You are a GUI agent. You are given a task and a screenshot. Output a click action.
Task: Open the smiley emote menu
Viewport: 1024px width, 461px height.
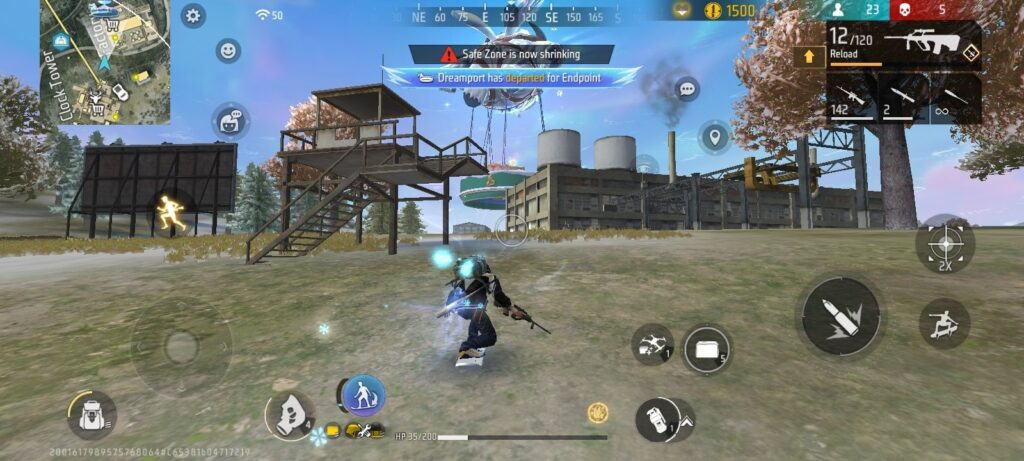tap(228, 50)
